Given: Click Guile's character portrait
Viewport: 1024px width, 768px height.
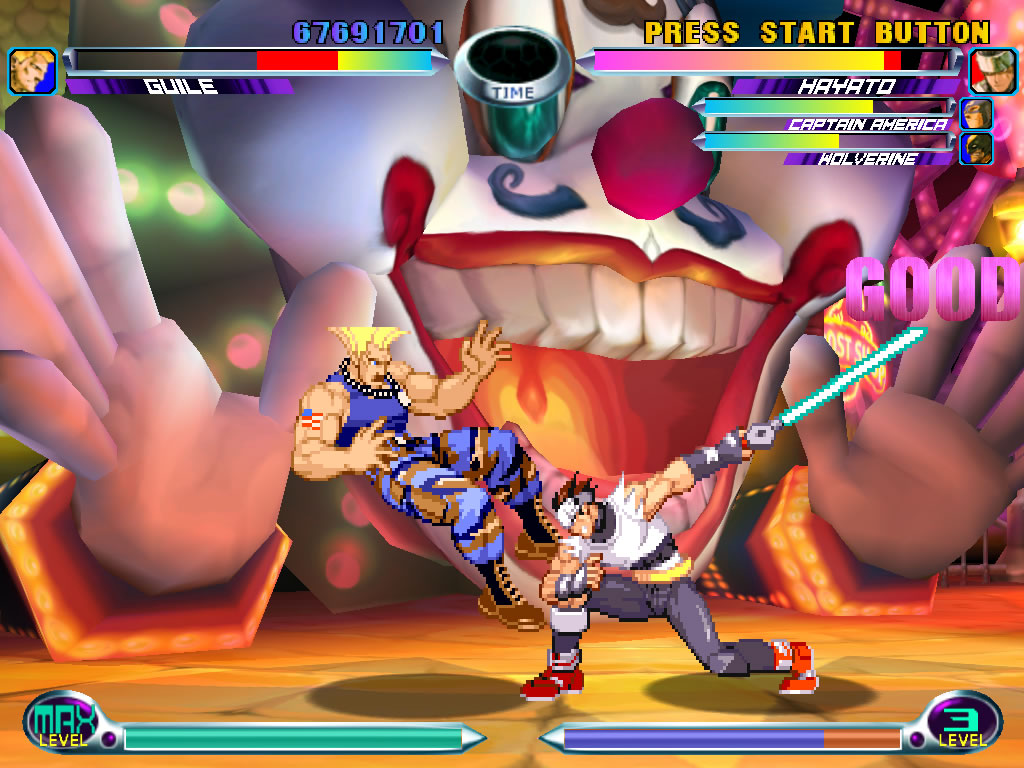Looking at the screenshot, I should [x=32, y=71].
